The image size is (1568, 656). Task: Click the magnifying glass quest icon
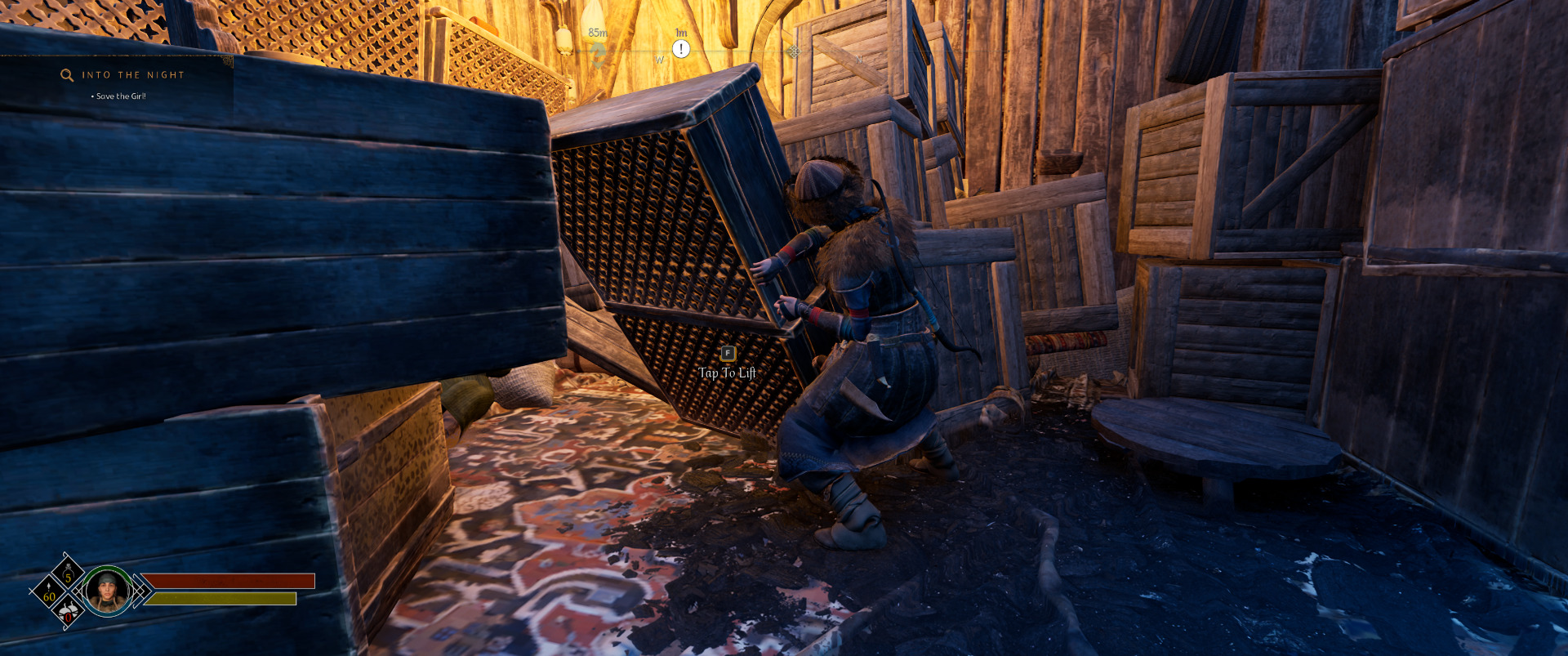(x=67, y=75)
